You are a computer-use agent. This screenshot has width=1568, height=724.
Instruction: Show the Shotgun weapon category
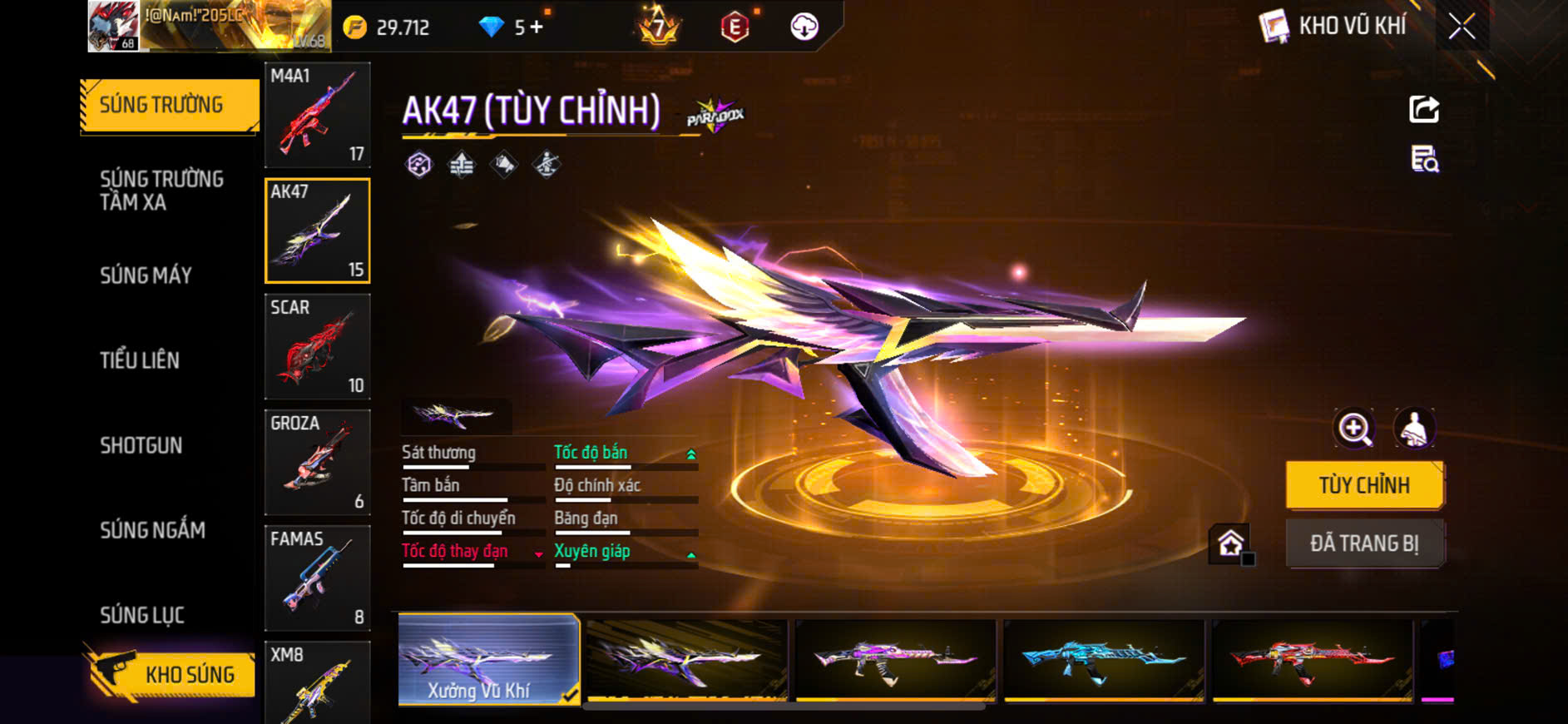click(141, 445)
